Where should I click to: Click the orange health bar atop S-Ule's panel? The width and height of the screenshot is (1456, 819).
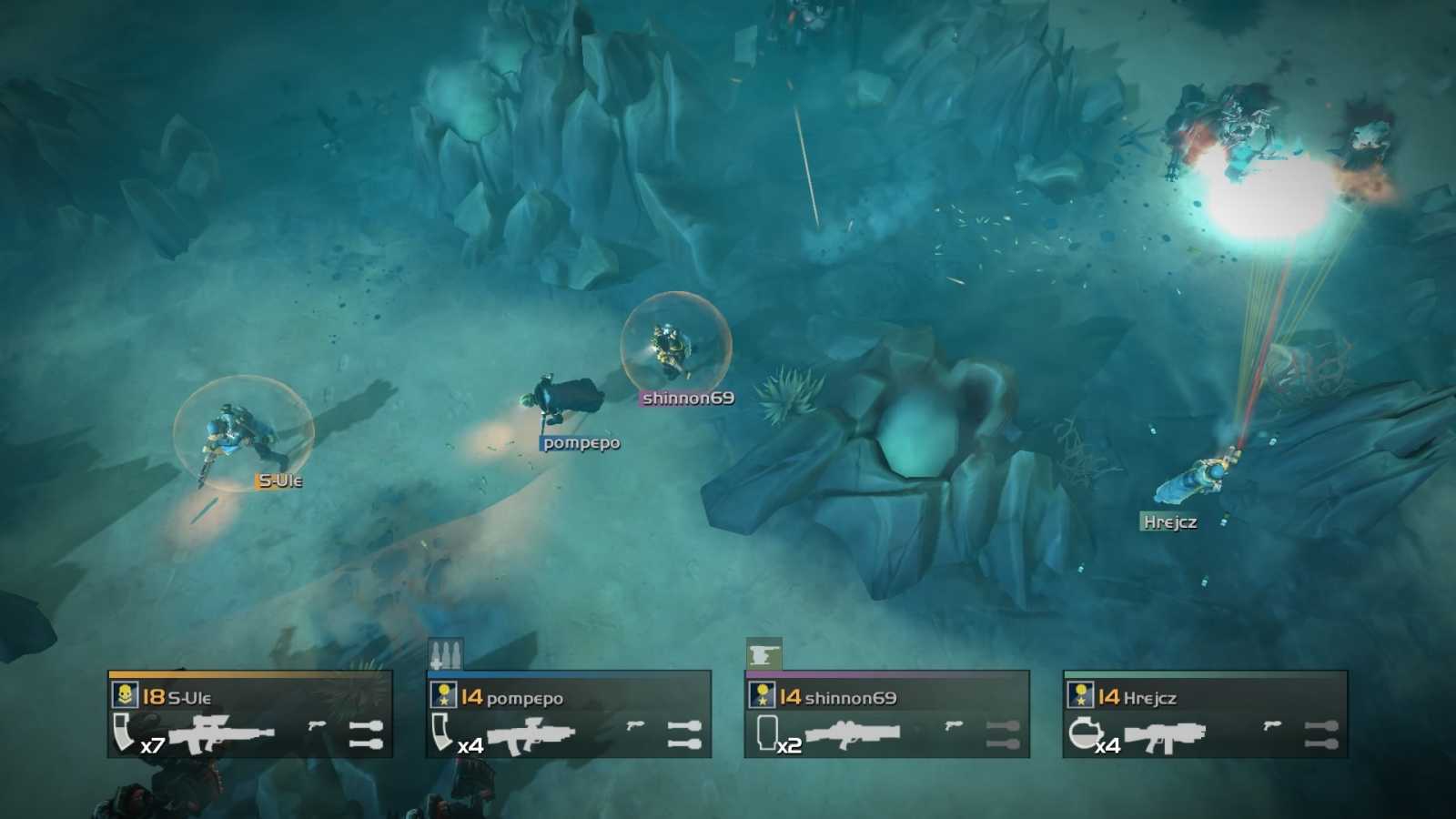click(246, 675)
